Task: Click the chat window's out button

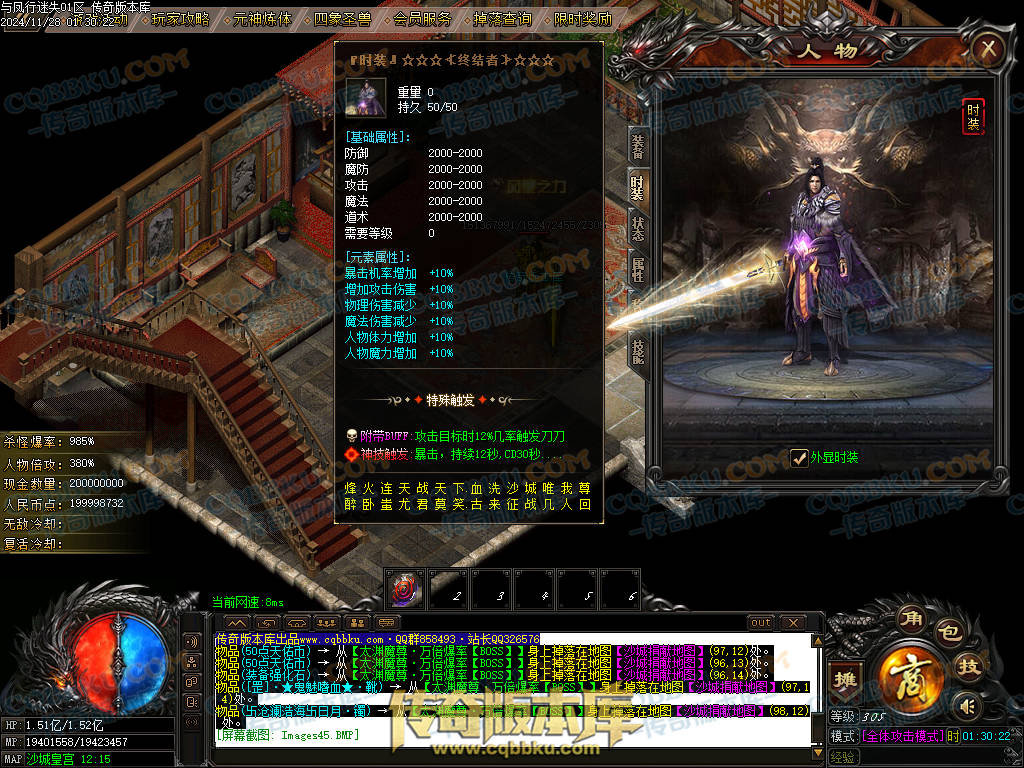Action: point(761,623)
